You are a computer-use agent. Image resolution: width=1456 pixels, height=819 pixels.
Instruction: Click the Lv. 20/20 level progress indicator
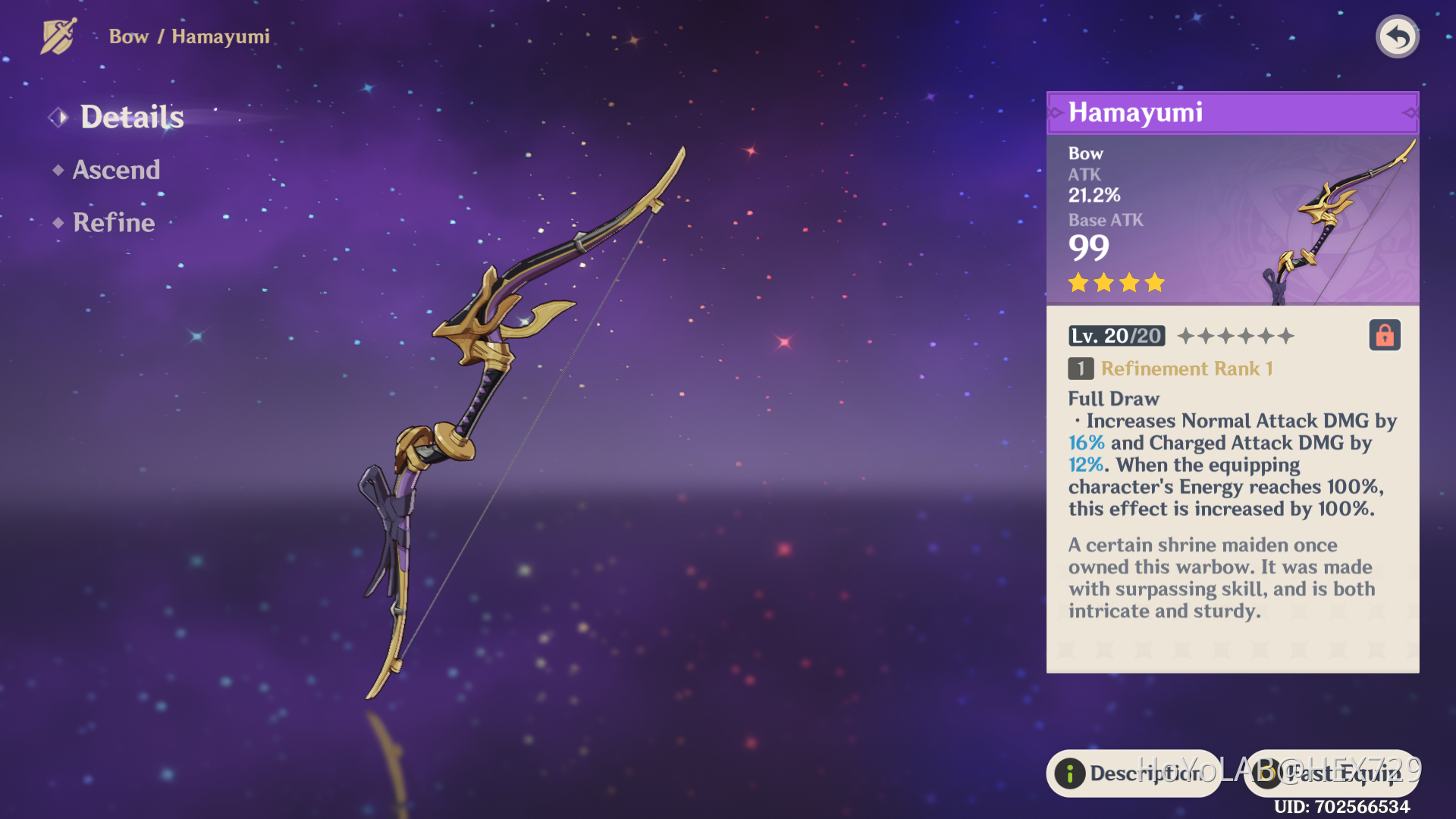click(1116, 335)
